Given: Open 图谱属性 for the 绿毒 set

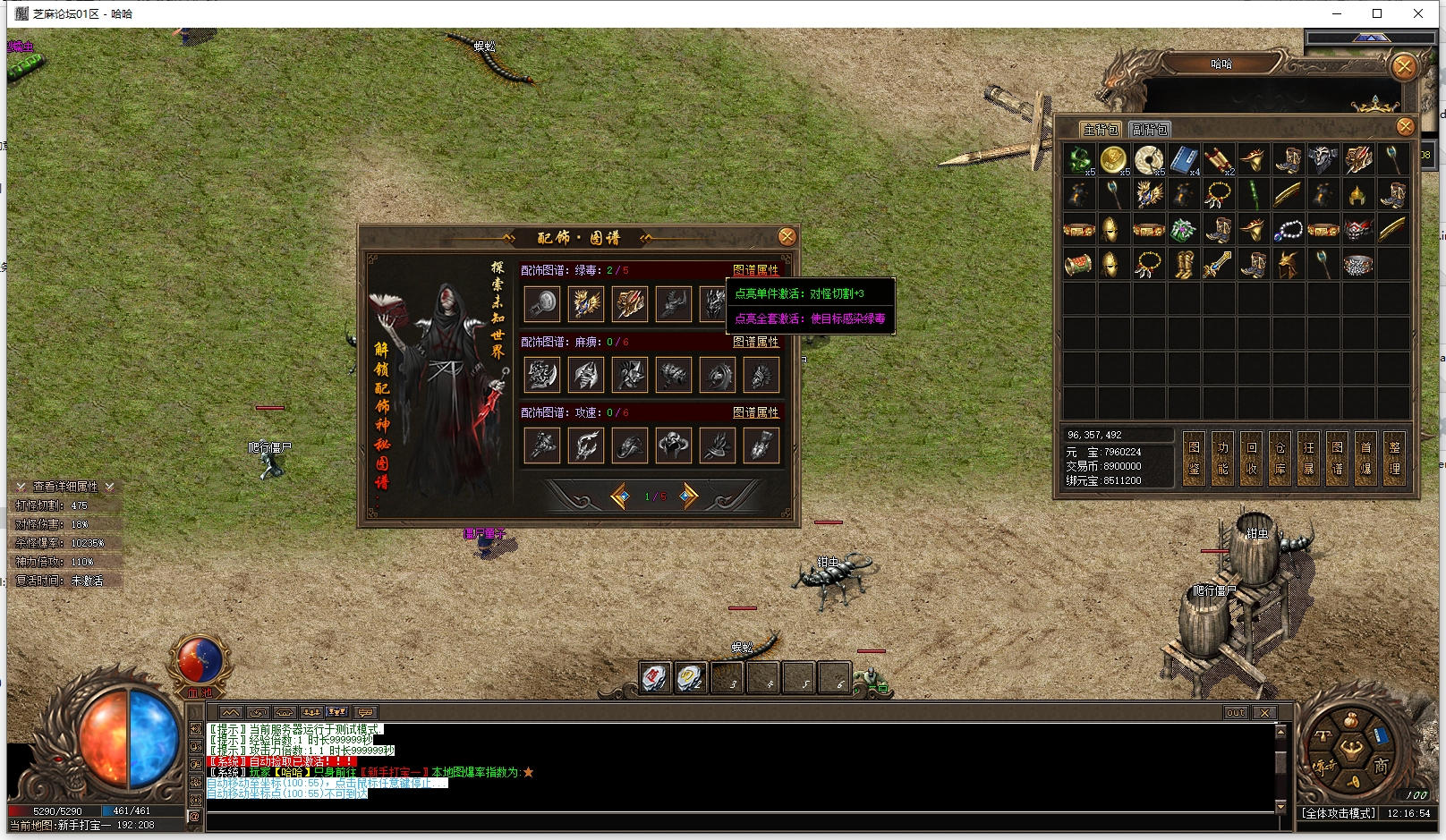Looking at the screenshot, I should [755, 270].
